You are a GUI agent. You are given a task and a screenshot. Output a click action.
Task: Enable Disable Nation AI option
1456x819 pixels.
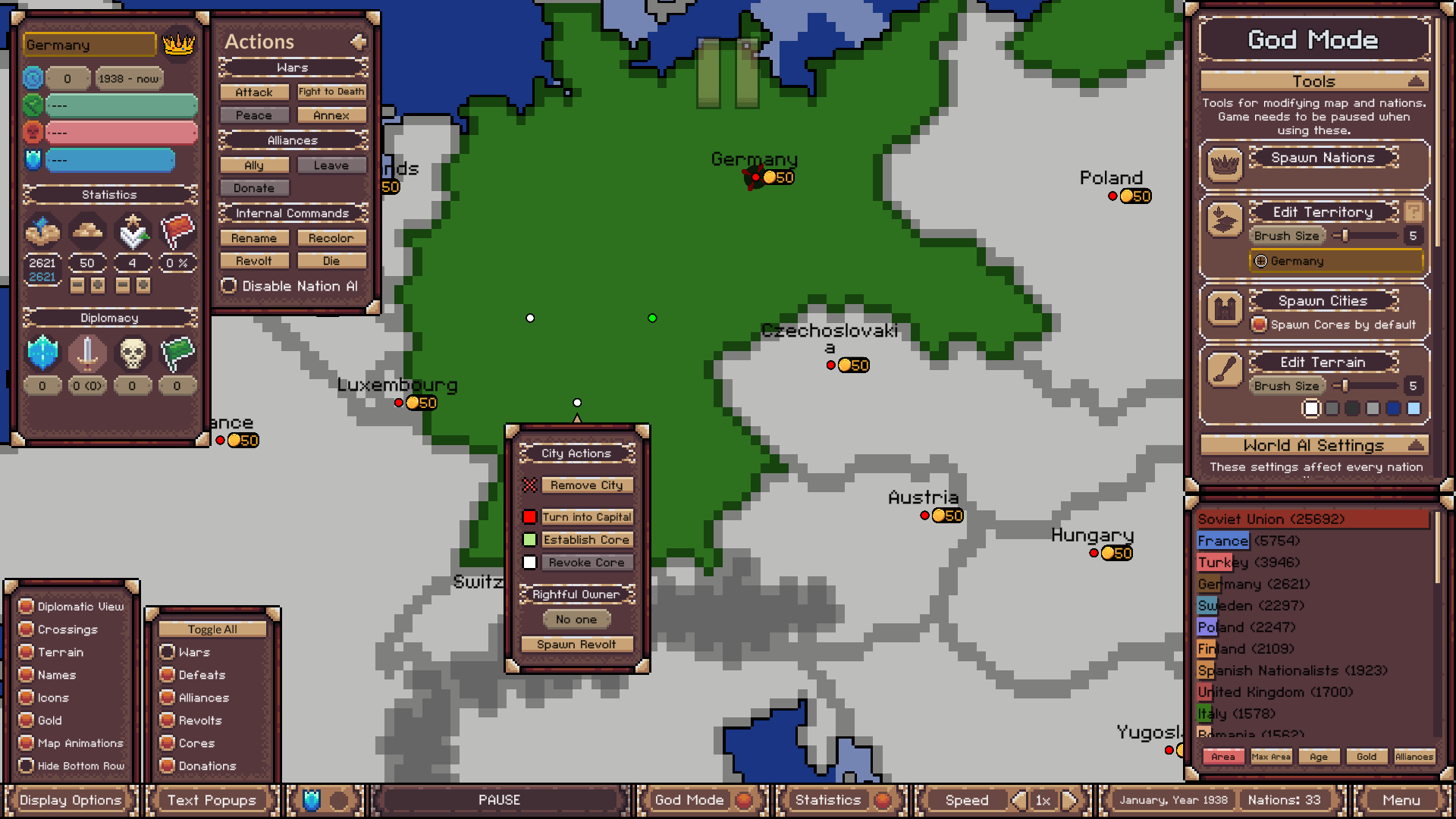[229, 286]
